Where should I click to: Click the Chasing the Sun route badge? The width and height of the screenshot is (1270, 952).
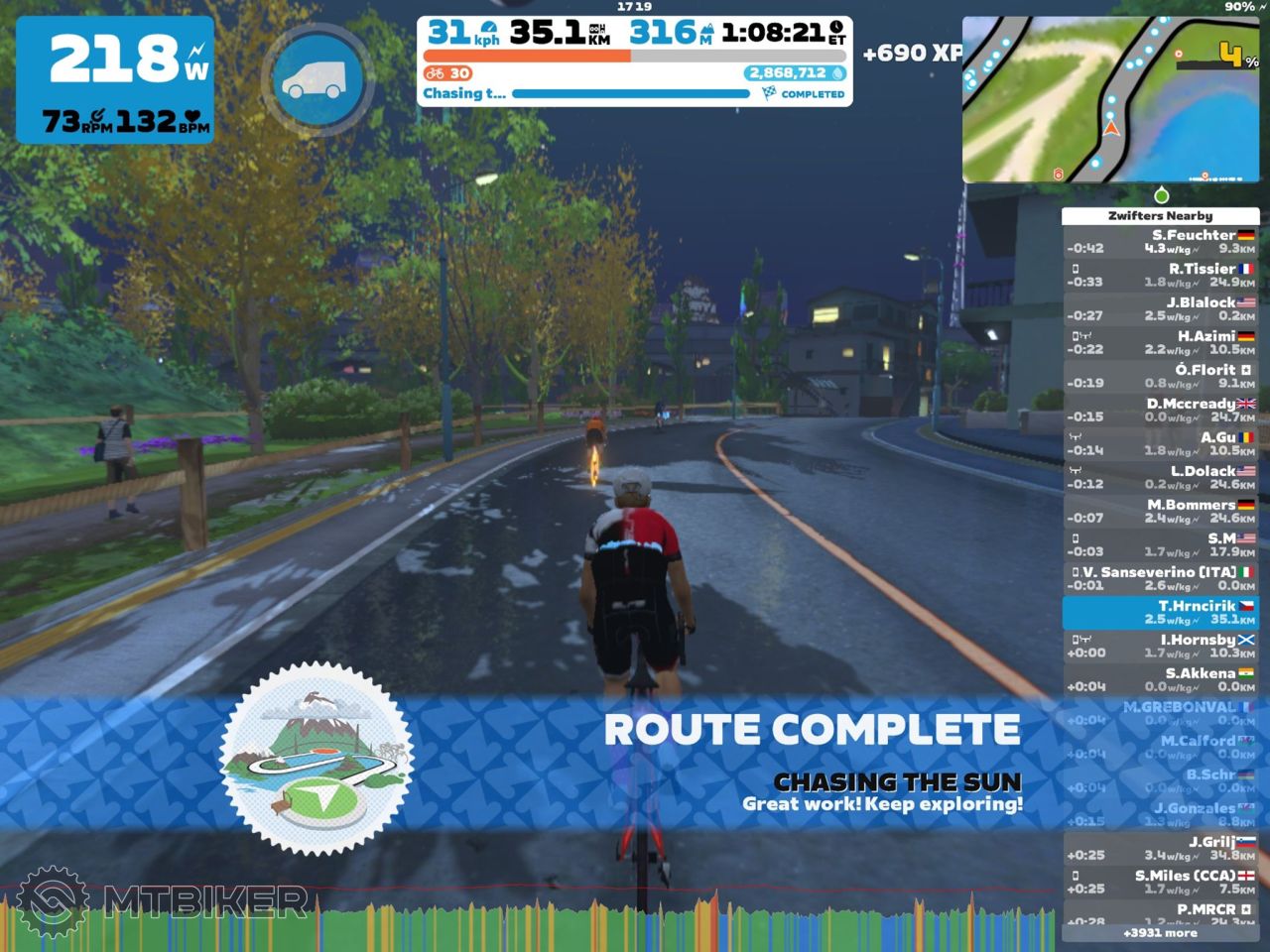pos(317,759)
